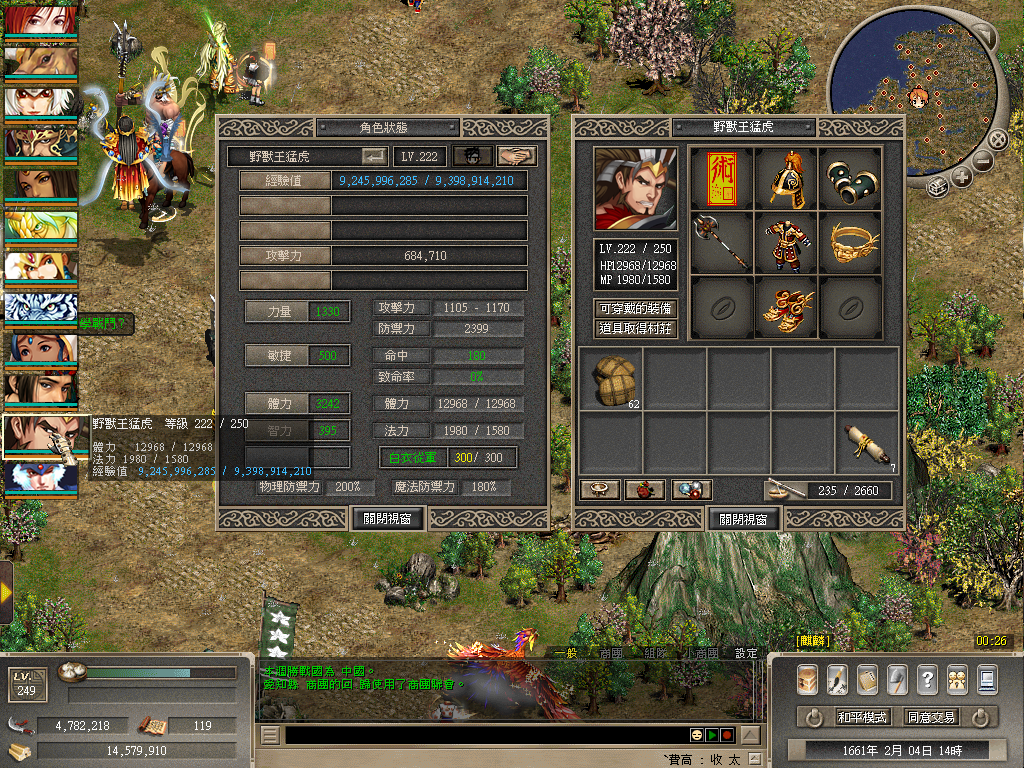Screen dimensions: 1024x768
Task: Click the handshake icon in status window
Action: [x=516, y=156]
